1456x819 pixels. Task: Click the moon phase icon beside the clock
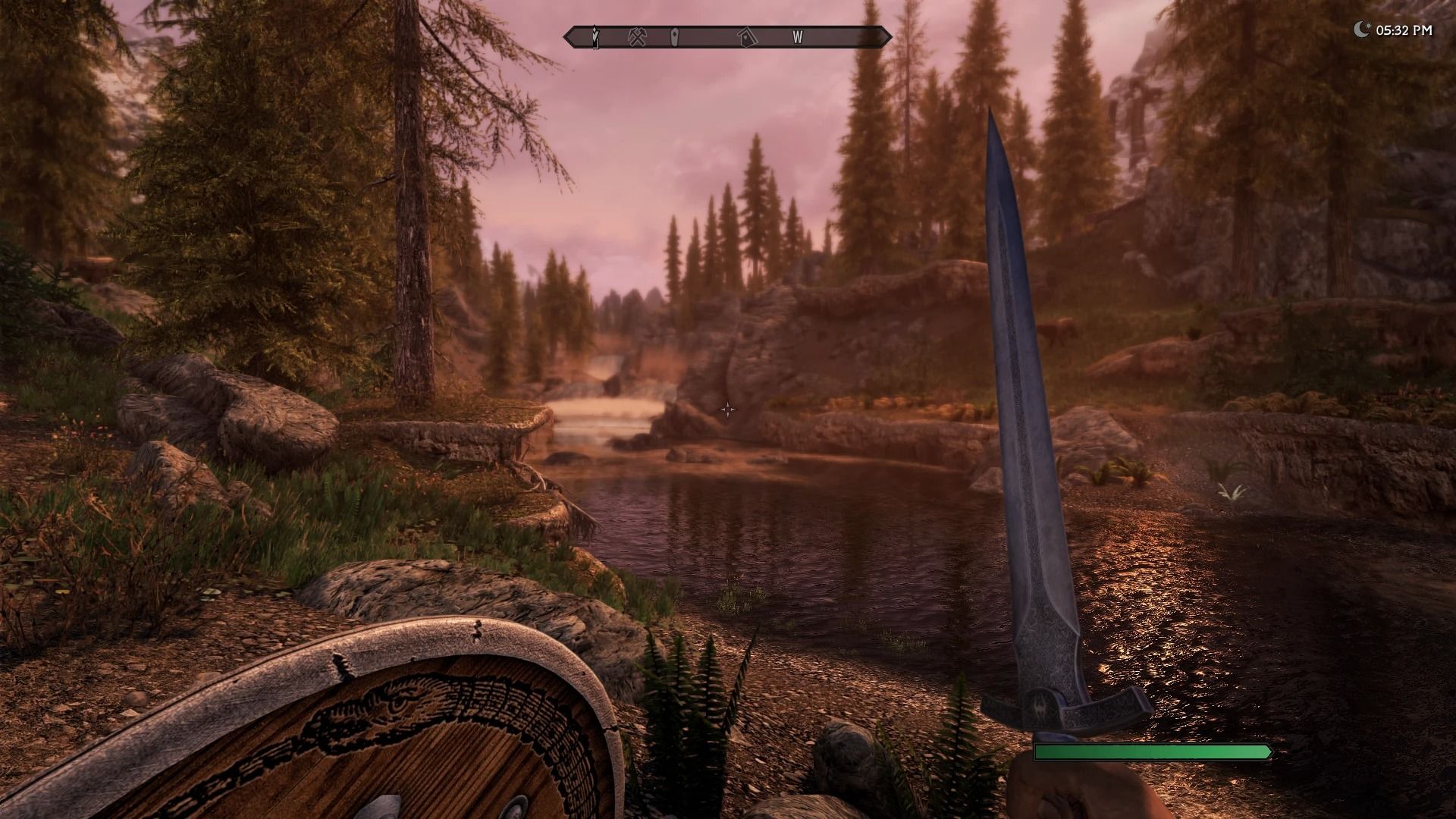(1363, 29)
